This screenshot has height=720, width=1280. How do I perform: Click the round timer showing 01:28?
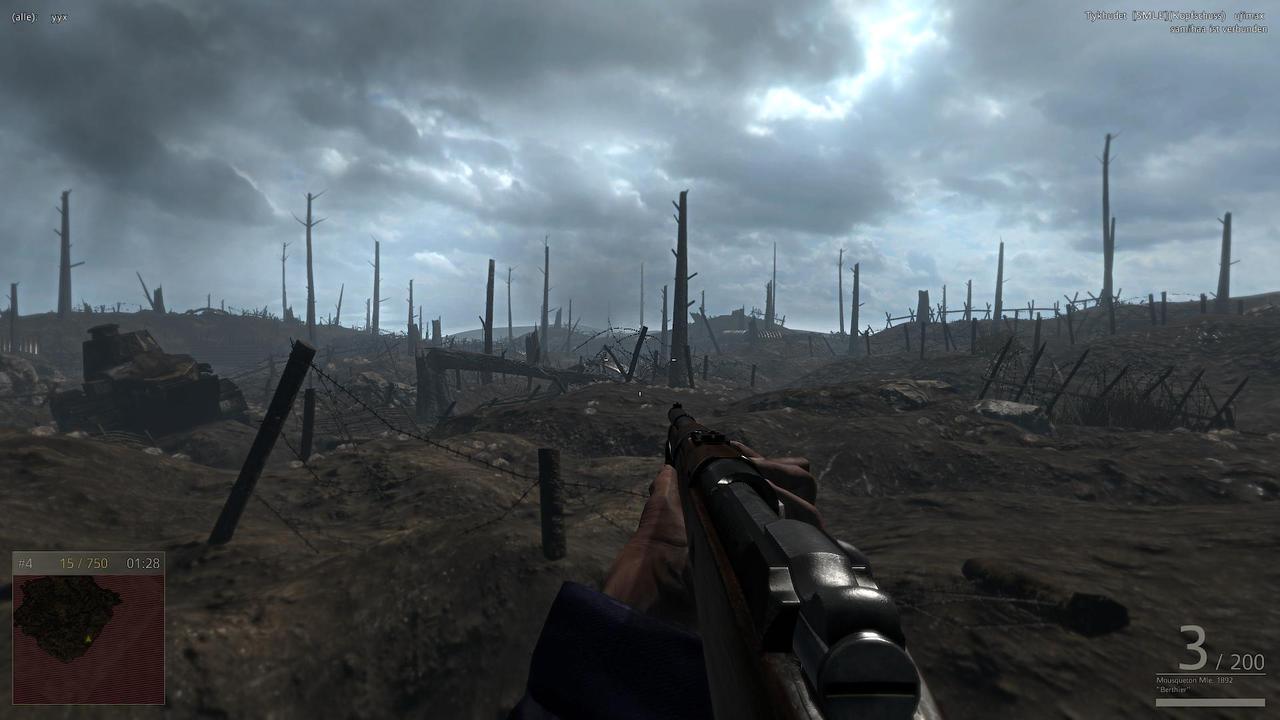[x=143, y=563]
